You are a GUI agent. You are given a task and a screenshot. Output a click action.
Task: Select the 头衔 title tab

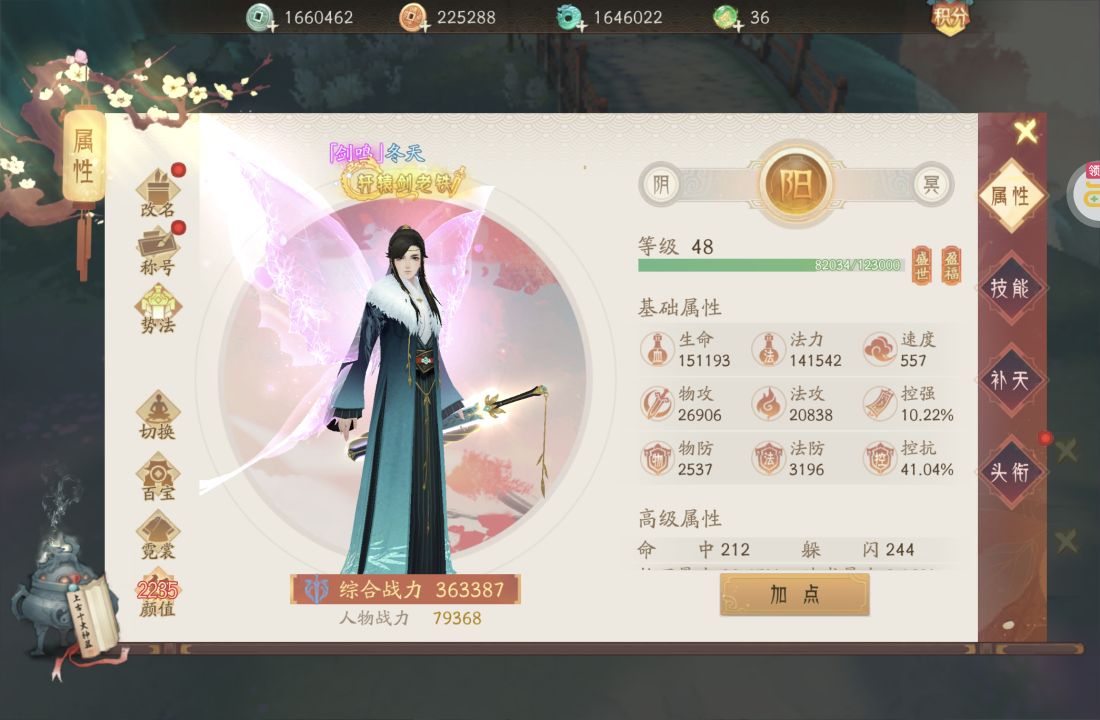pos(1010,472)
